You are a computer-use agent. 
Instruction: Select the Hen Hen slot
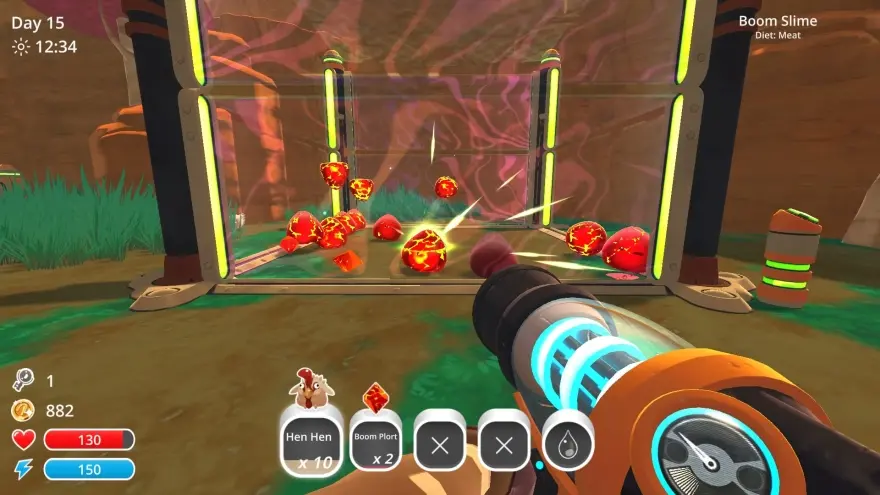coord(311,440)
